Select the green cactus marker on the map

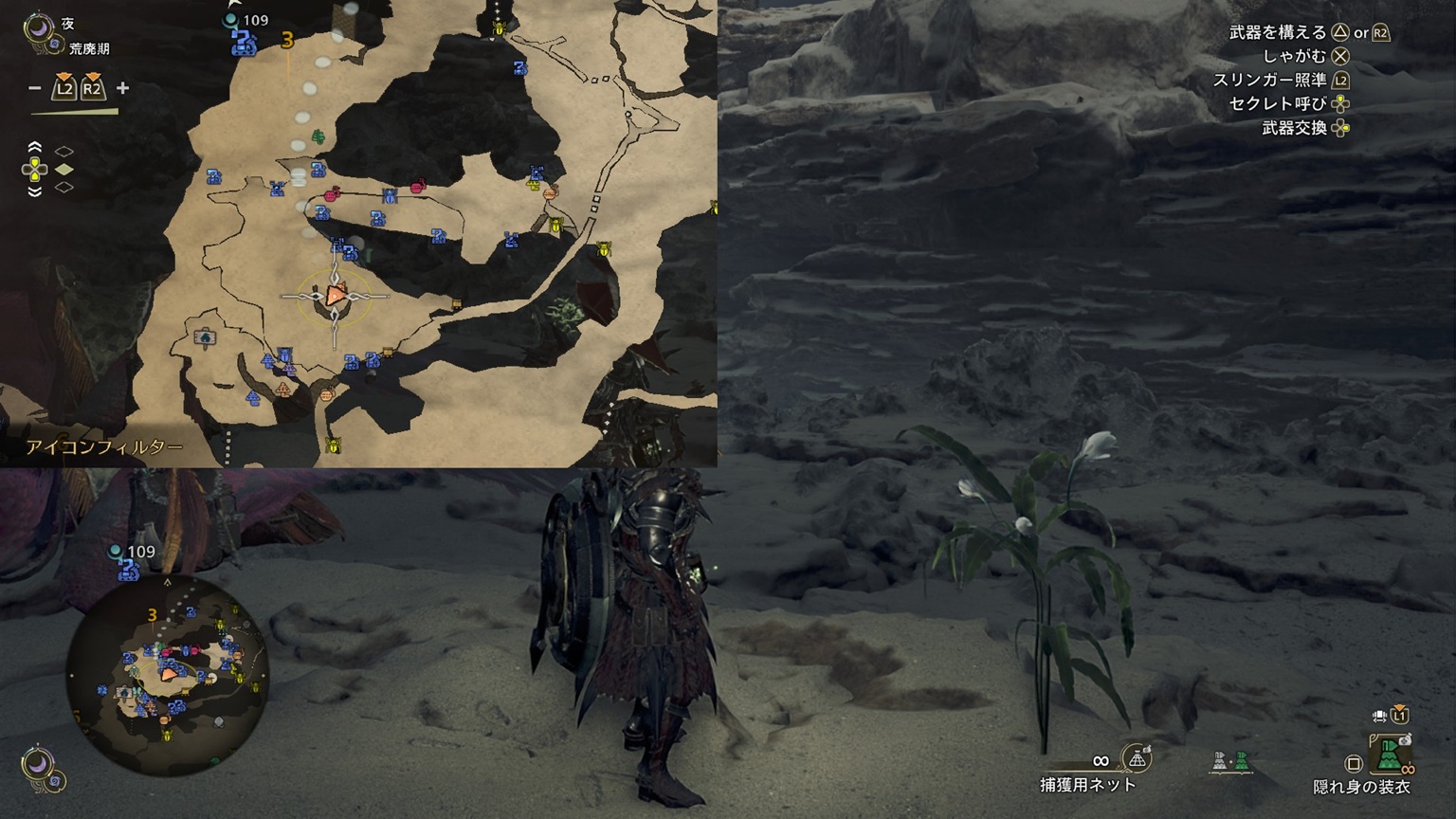click(x=319, y=137)
